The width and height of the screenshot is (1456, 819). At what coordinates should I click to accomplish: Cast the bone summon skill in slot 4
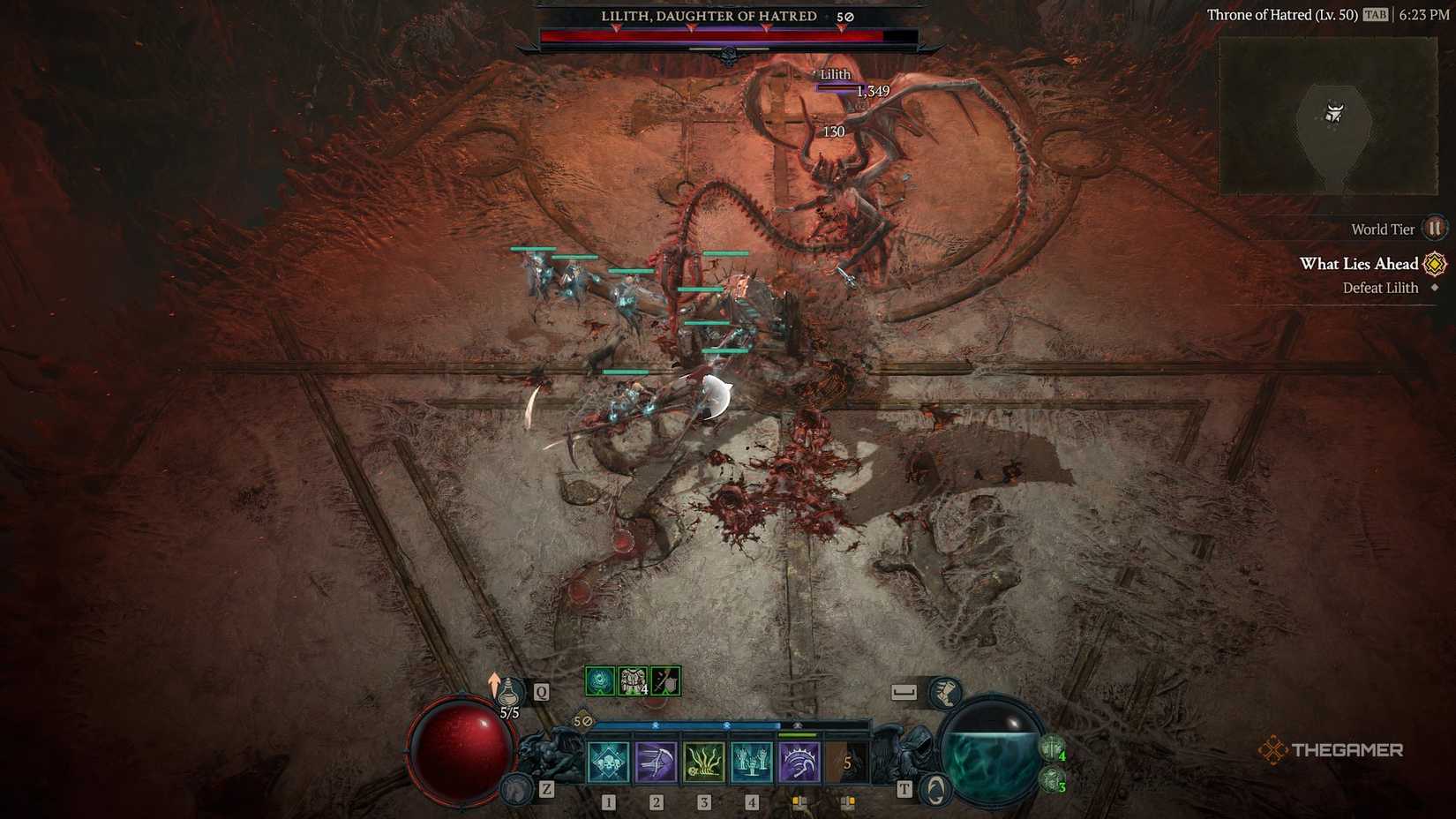(752, 761)
